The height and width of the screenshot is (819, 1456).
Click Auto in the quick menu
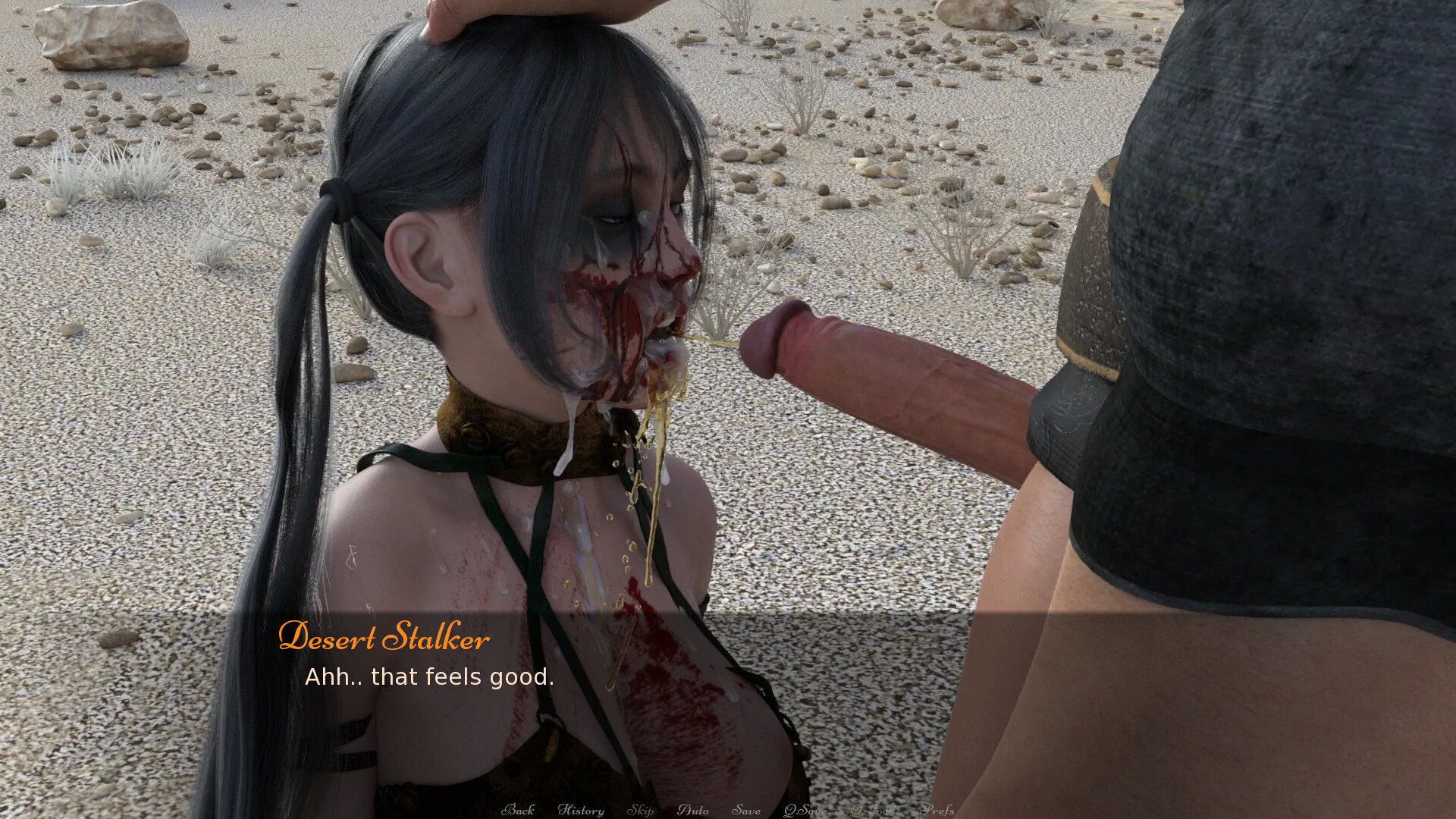(692, 809)
